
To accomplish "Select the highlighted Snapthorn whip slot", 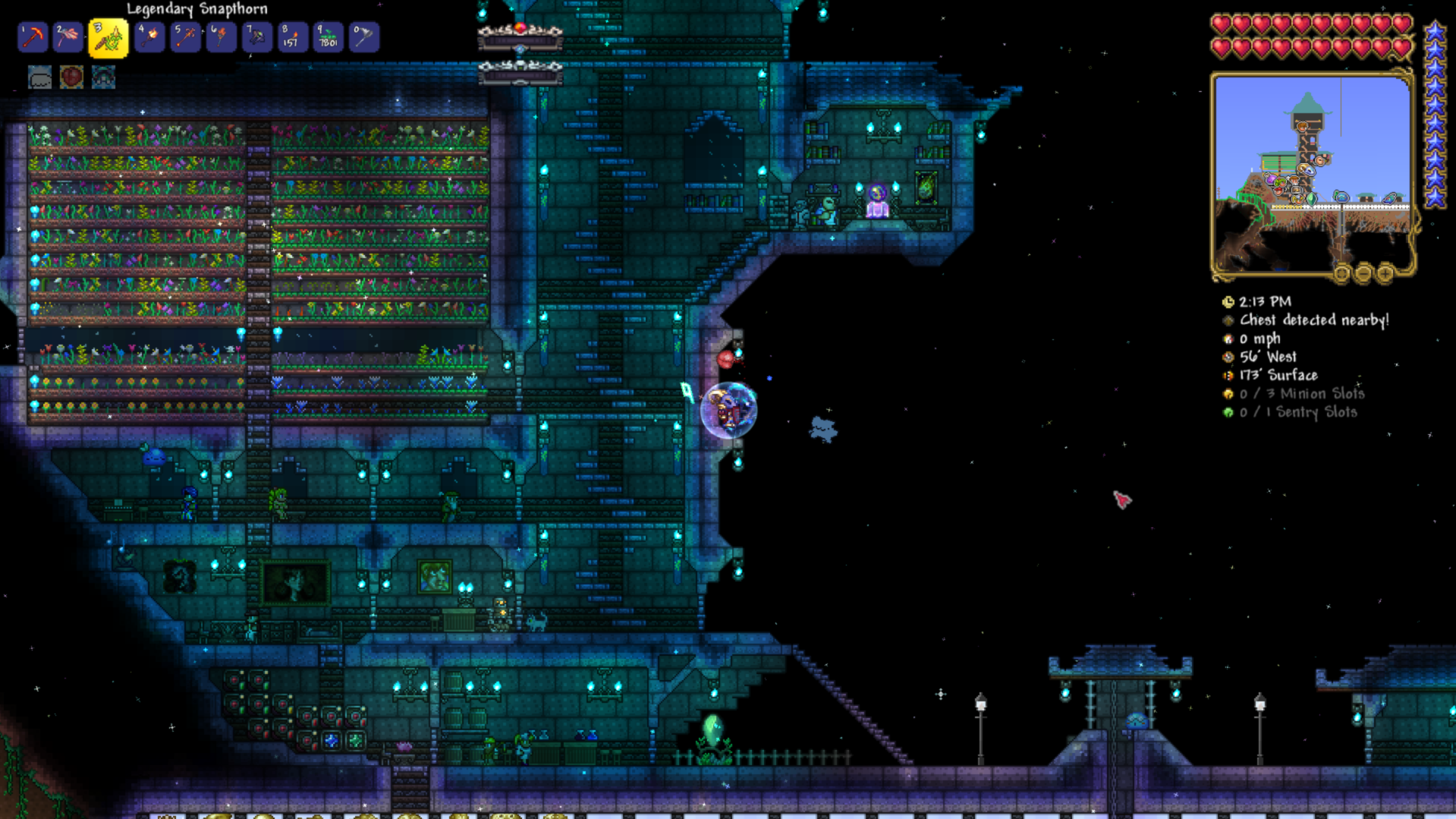I will pos(108,38).
